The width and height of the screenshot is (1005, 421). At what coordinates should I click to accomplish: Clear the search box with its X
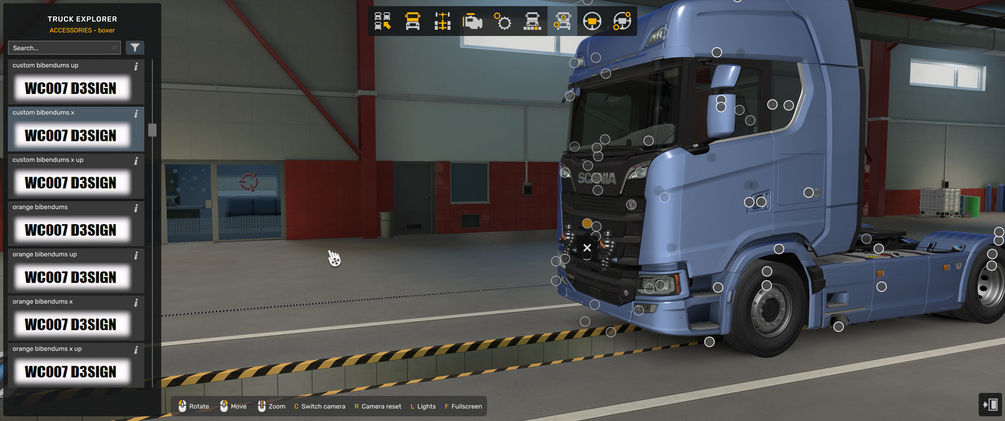pos(115,48)
